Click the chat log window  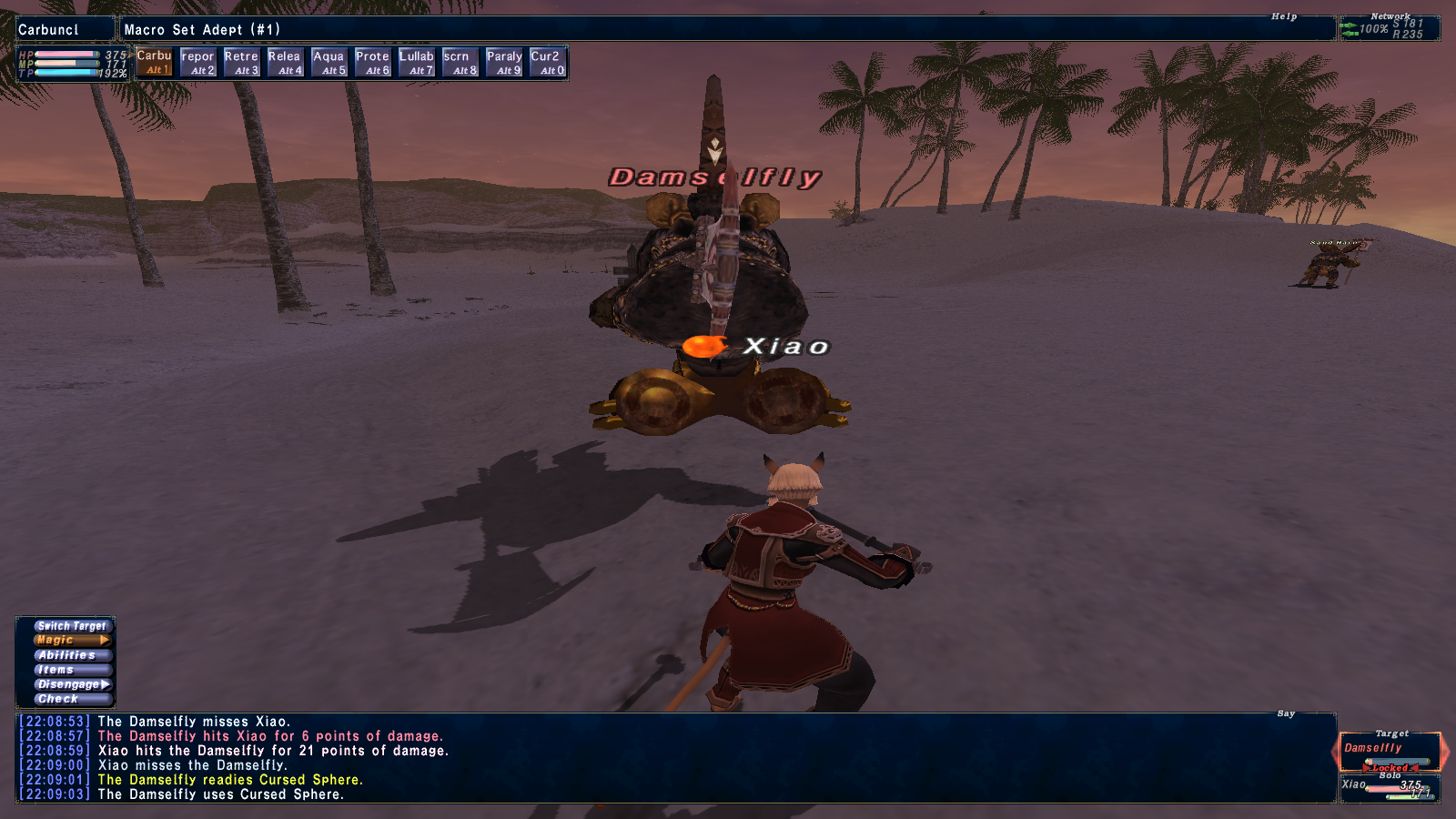(x=673, y=758)
